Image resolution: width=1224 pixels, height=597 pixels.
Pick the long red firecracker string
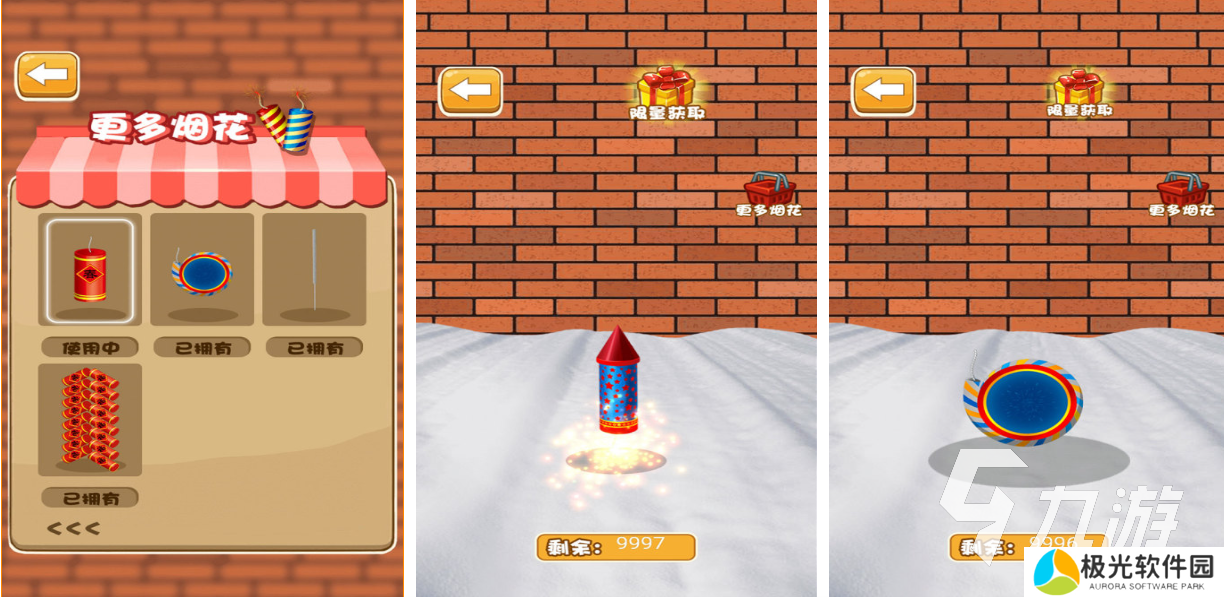(x=90, y=419)
